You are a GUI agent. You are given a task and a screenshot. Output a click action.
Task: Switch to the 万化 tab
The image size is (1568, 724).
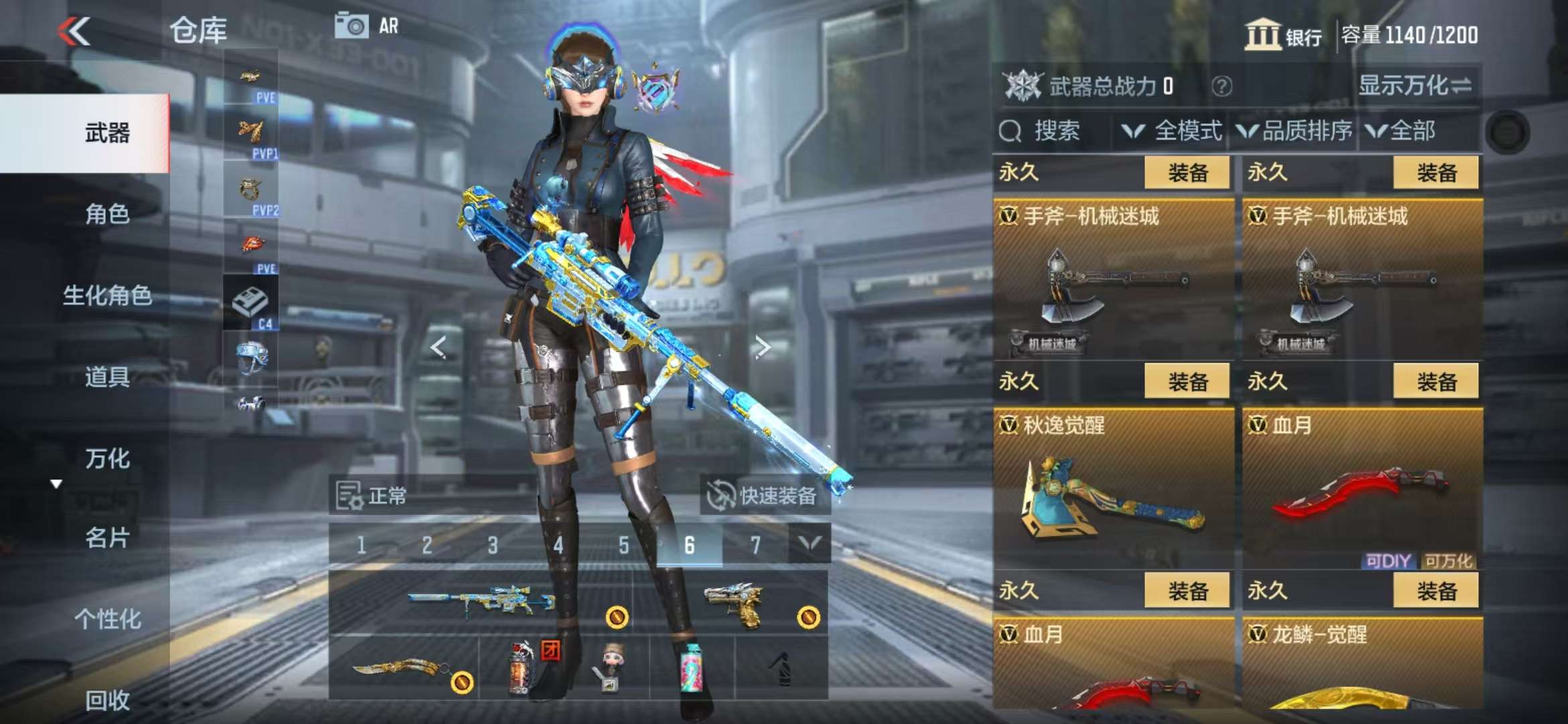(107, 459)
